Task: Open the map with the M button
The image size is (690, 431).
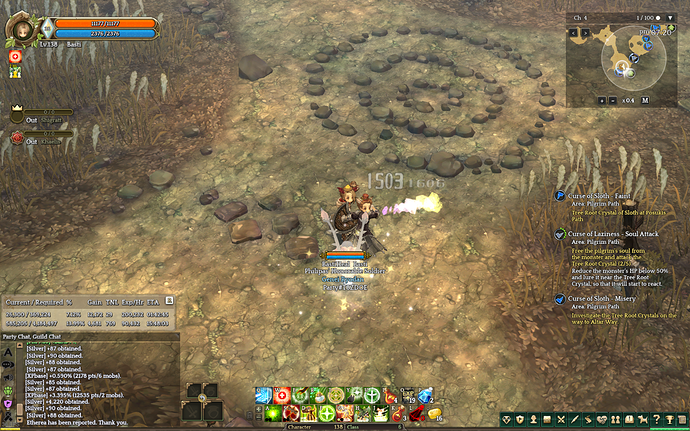Action: (645, 100)
